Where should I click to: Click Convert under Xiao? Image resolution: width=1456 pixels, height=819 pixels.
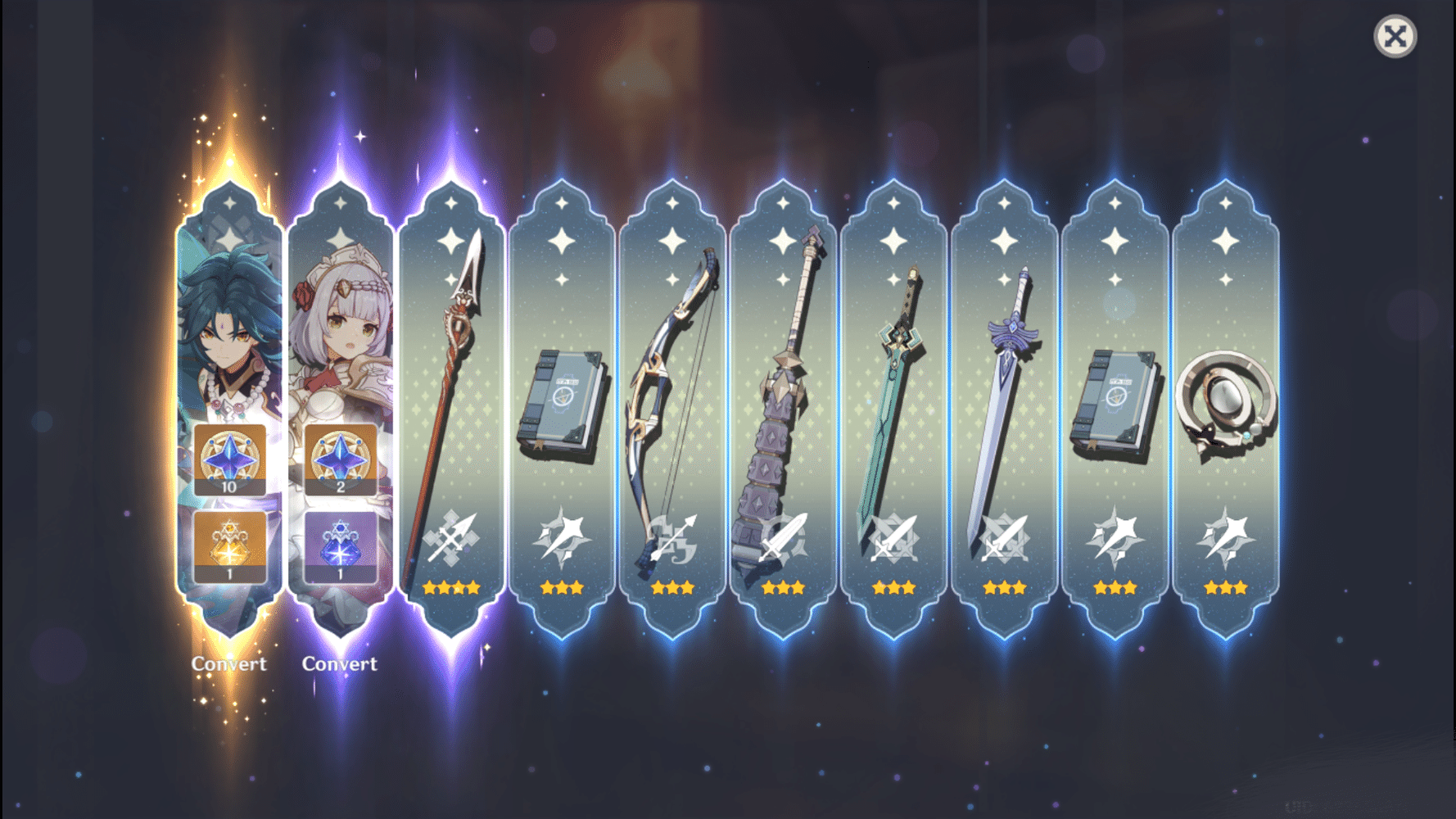click(x=229, y=663)
